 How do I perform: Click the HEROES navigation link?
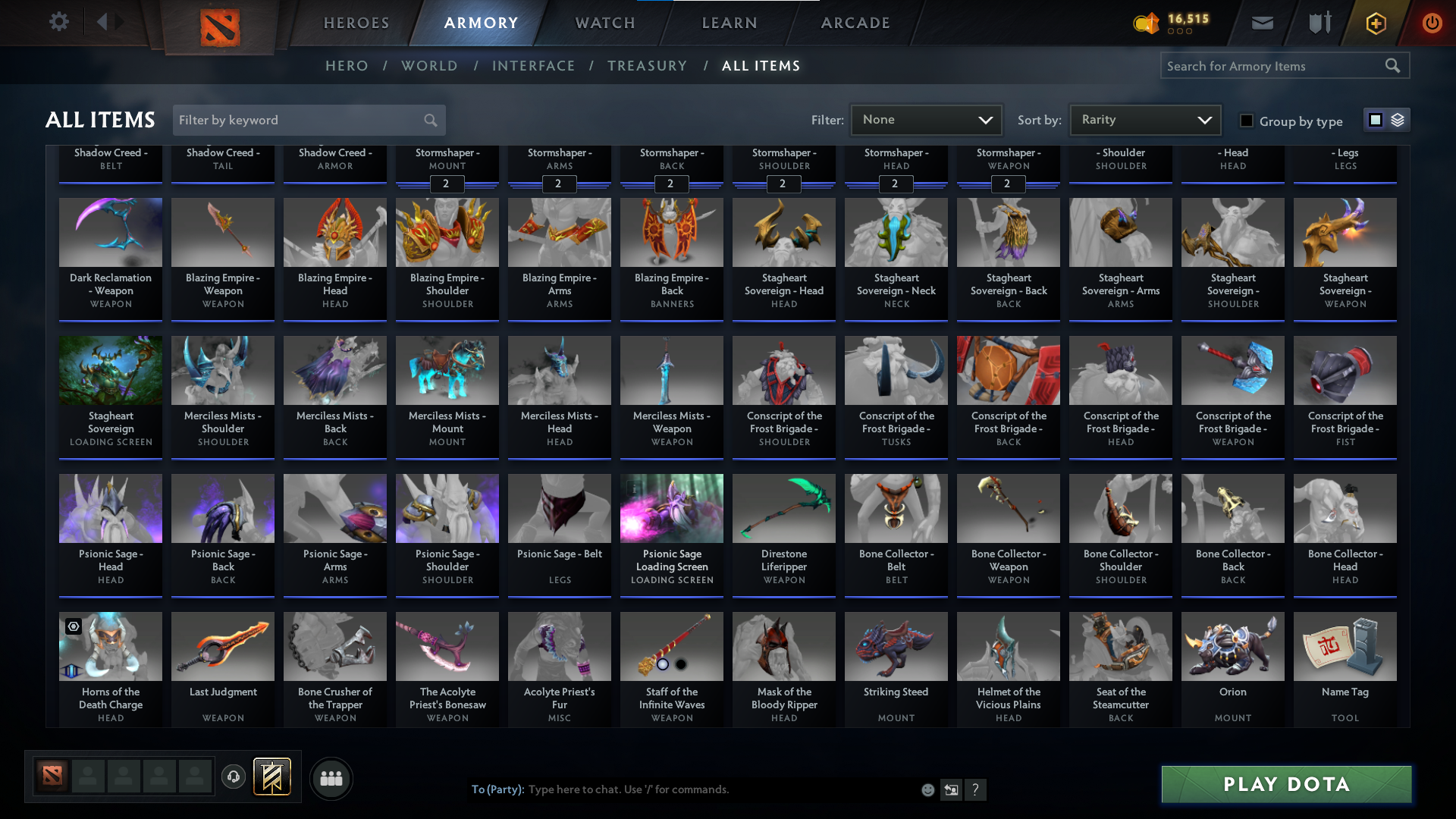pyautogui.click(x=356, y=23)
